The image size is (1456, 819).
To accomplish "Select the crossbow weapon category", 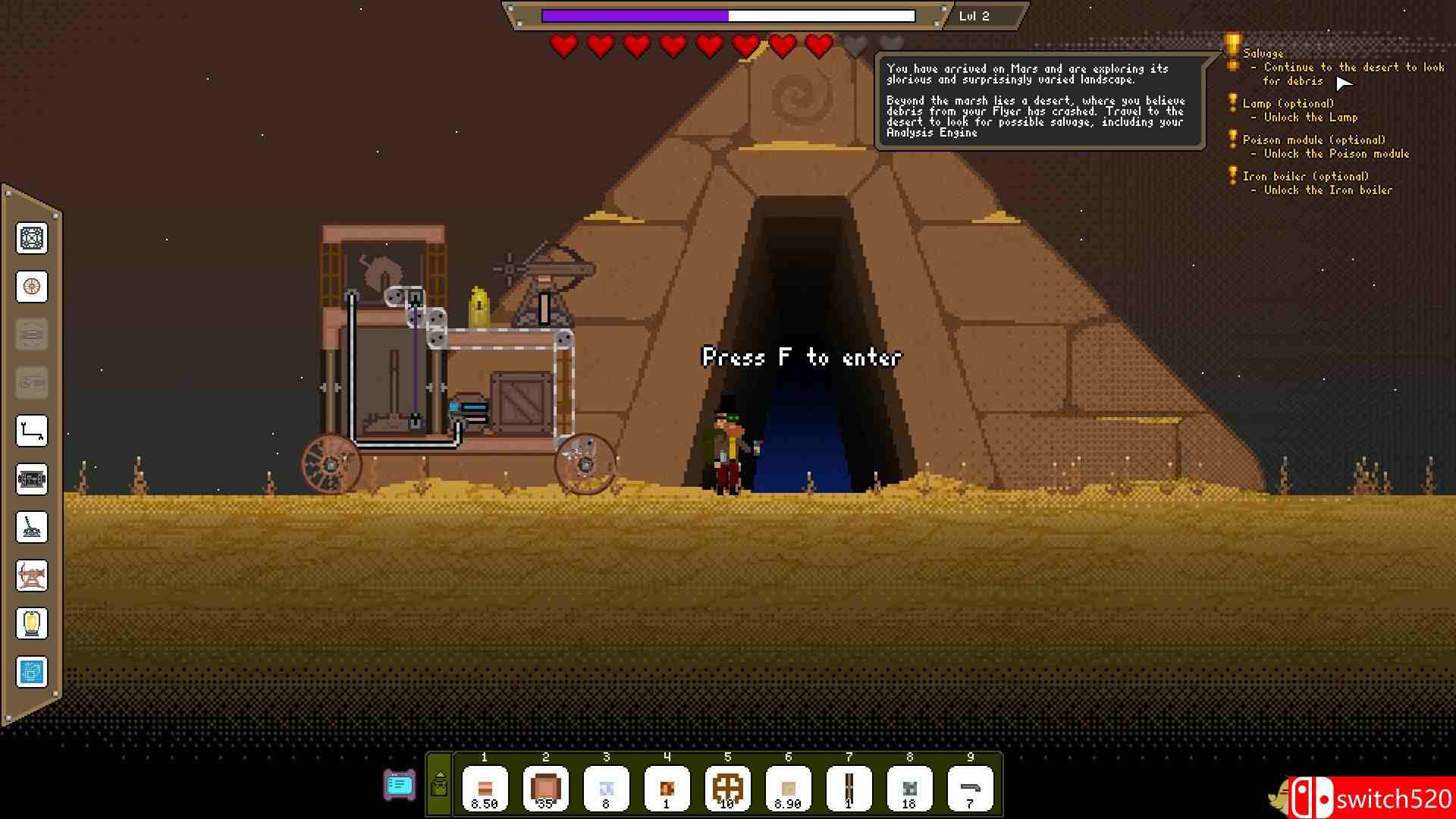I will 32,575.
